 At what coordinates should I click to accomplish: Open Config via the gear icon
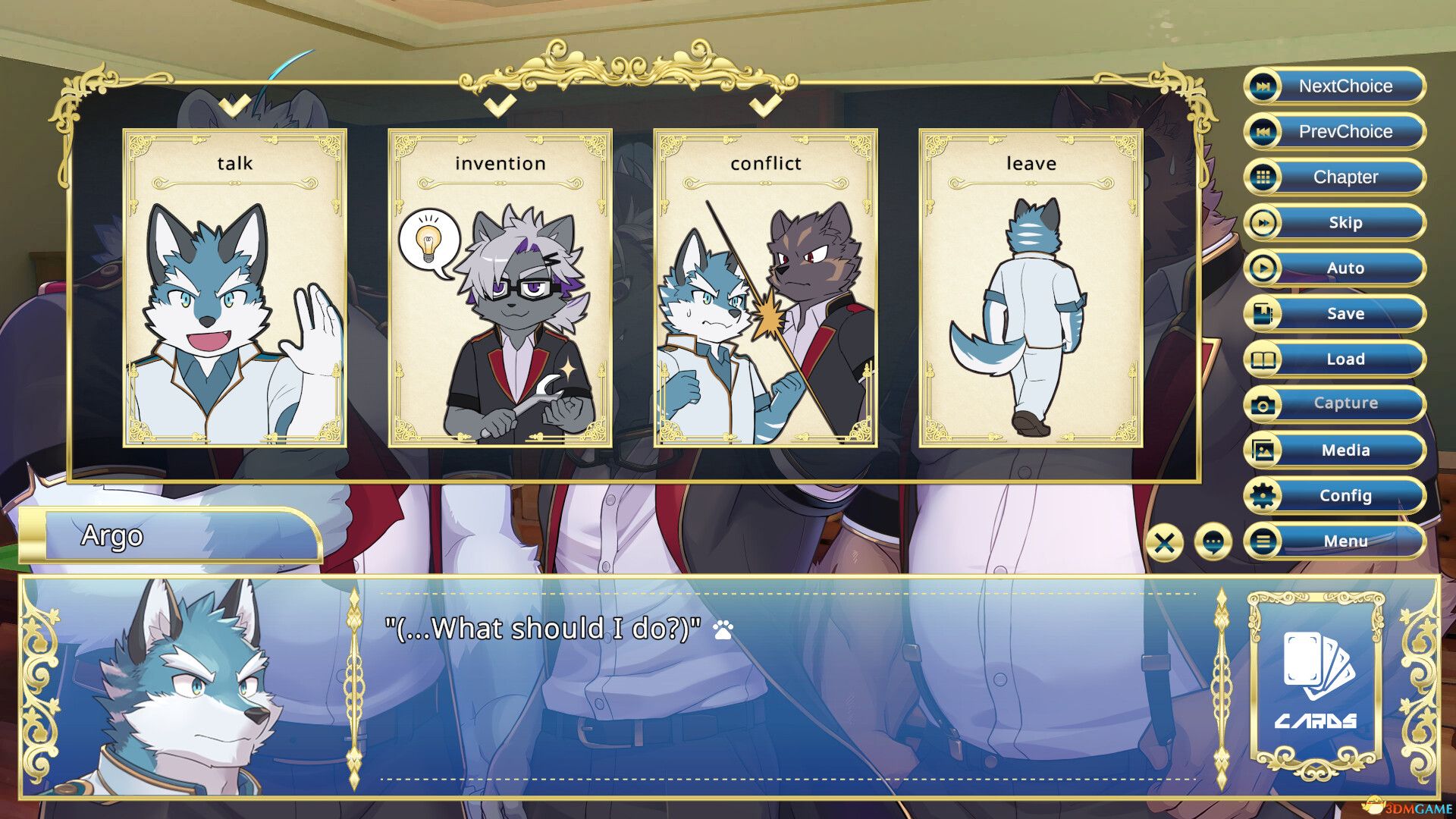click(x=1261, y=495)
